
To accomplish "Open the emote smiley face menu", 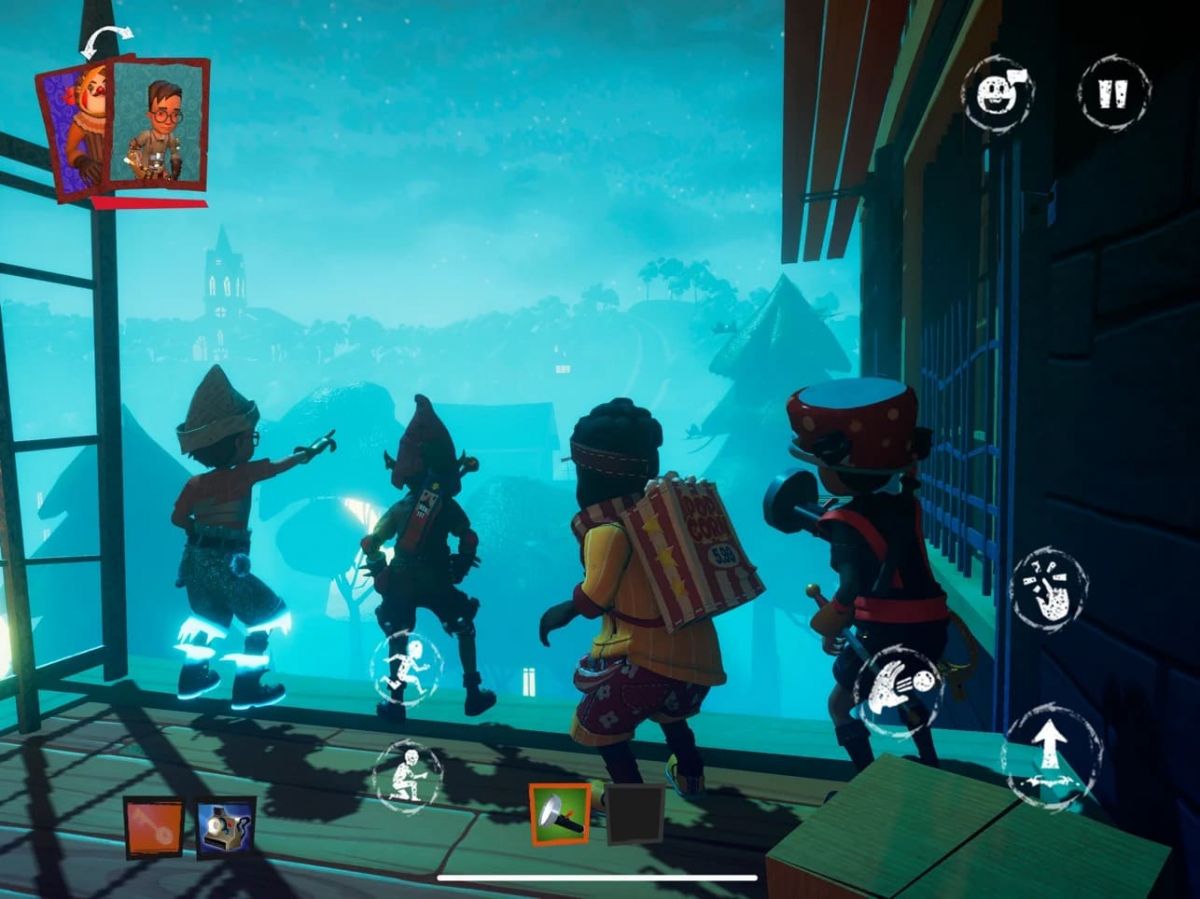I will [x=997, y=94].
